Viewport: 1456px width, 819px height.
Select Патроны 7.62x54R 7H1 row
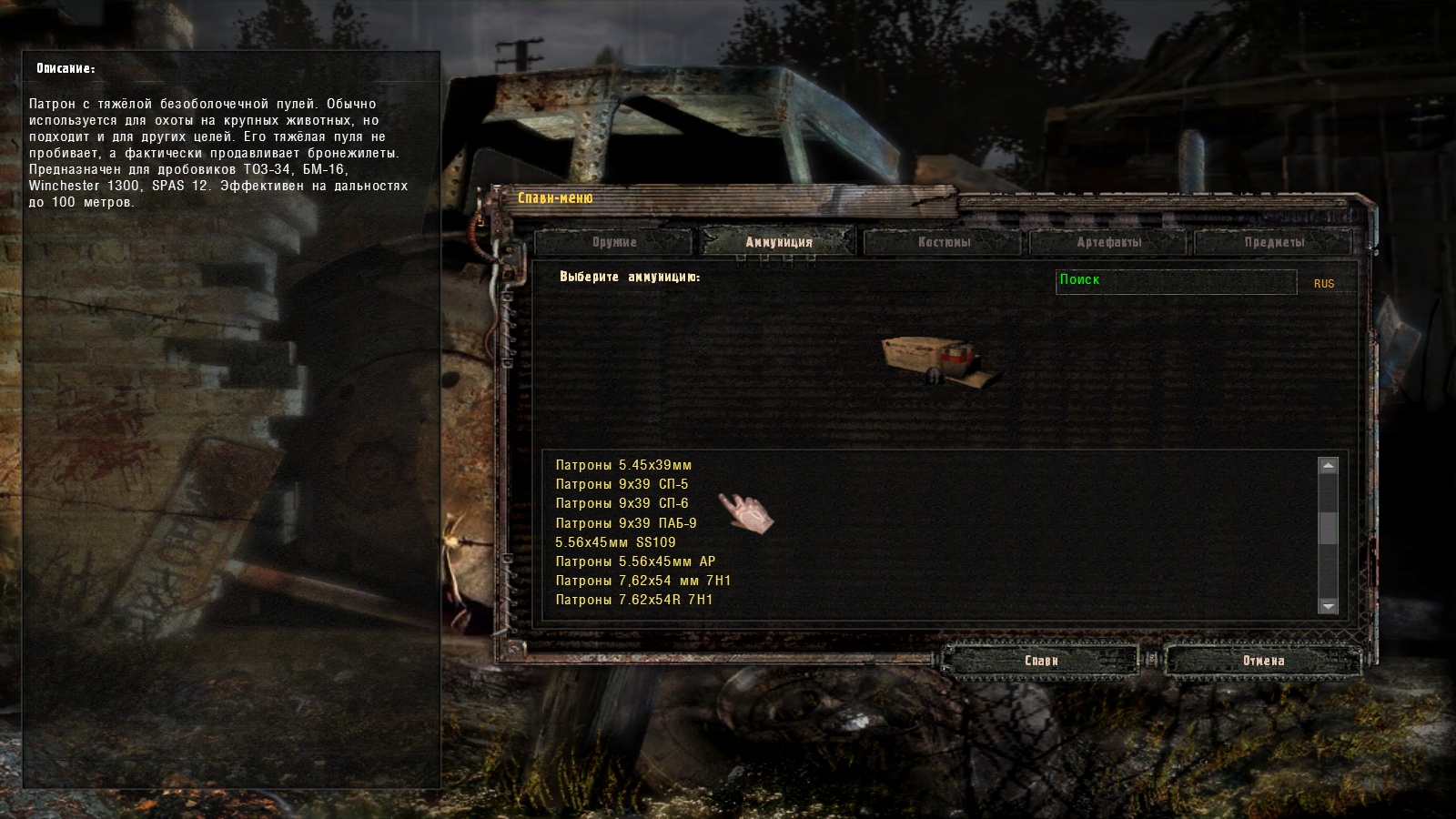(634, 600)
